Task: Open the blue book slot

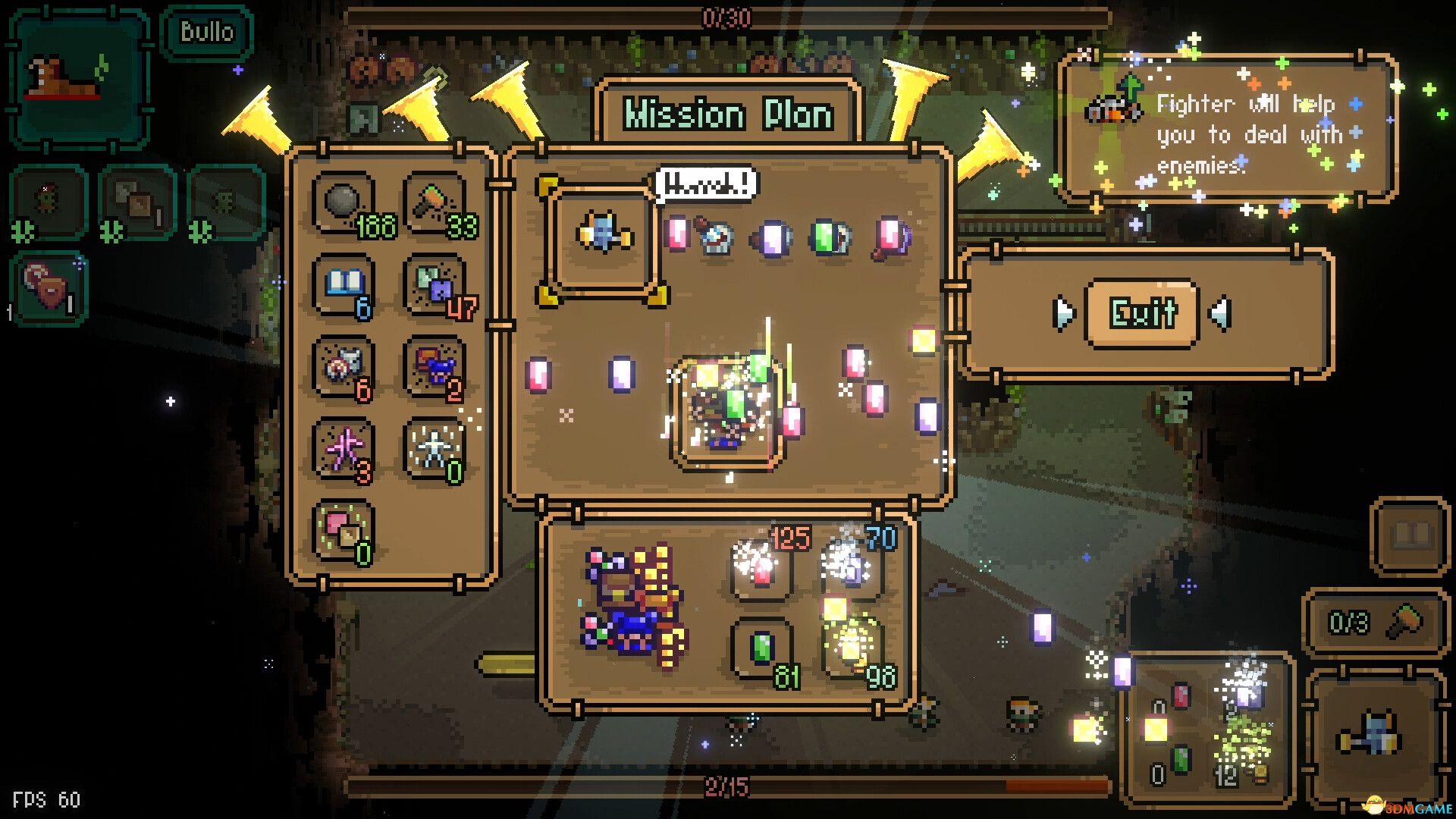Action: tap(345, 286)
